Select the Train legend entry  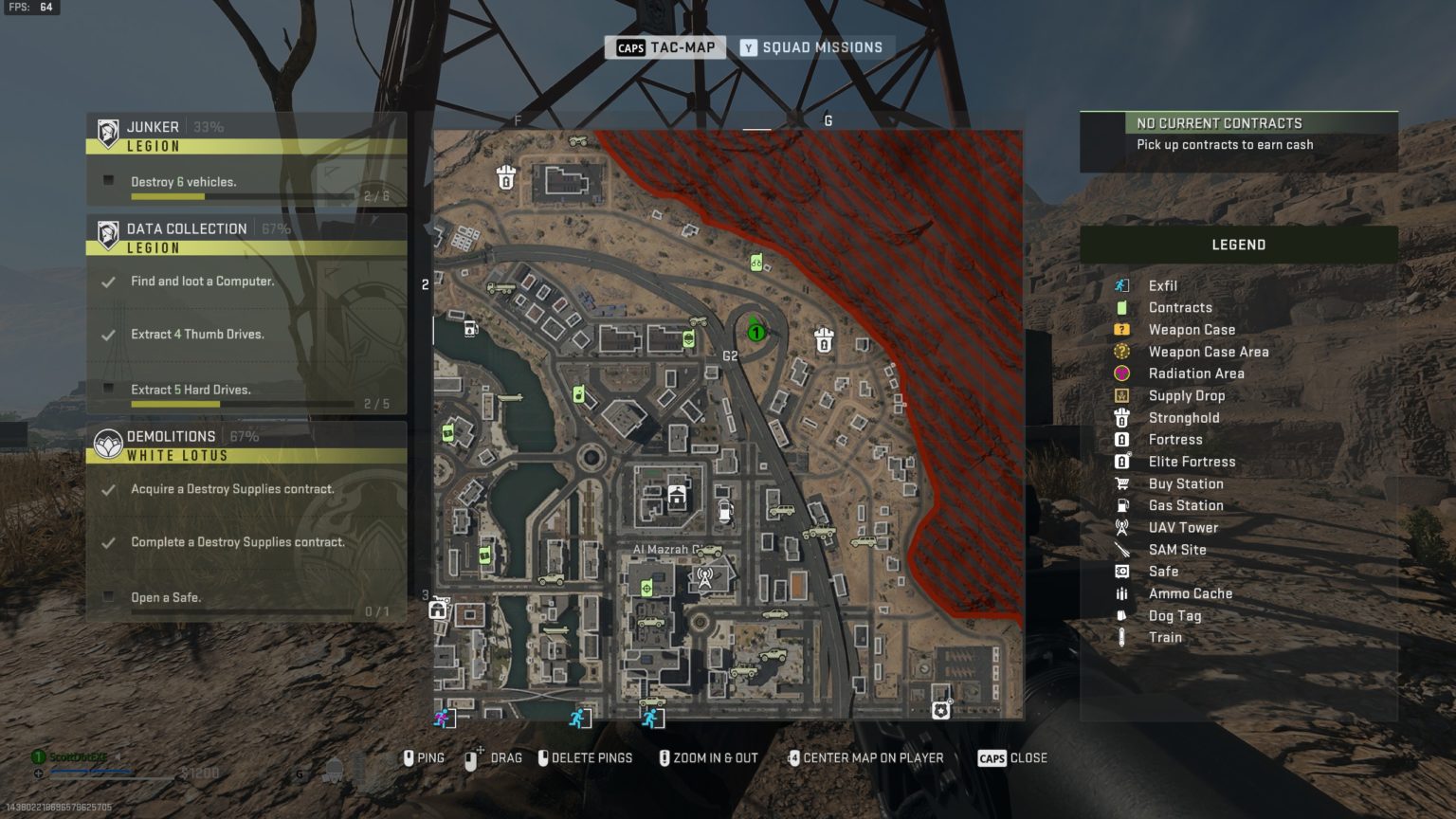click(x=1164, y=637)
